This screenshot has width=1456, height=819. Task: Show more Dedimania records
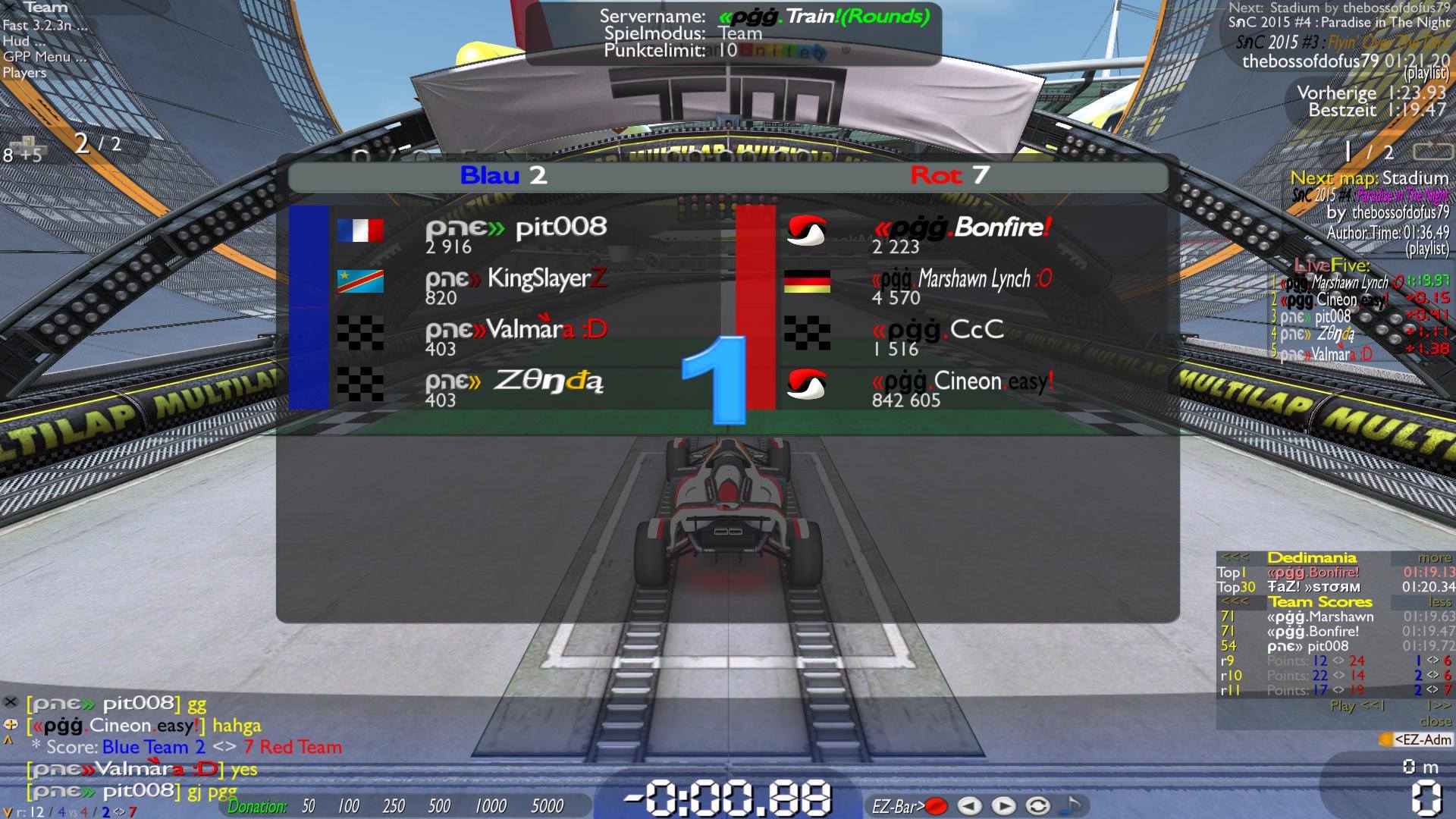[1434, 558]
